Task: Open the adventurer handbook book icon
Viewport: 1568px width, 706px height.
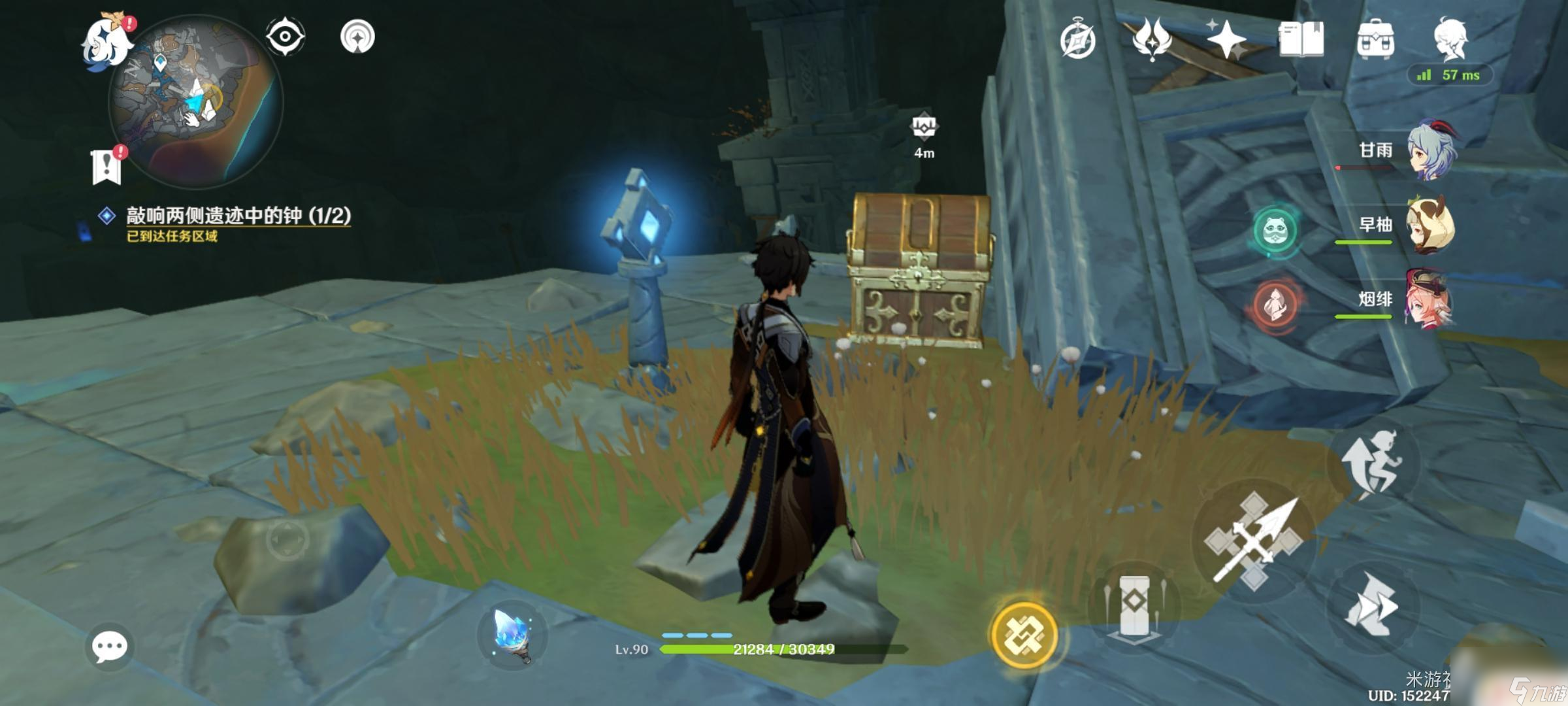Action: pos(1301,39)
